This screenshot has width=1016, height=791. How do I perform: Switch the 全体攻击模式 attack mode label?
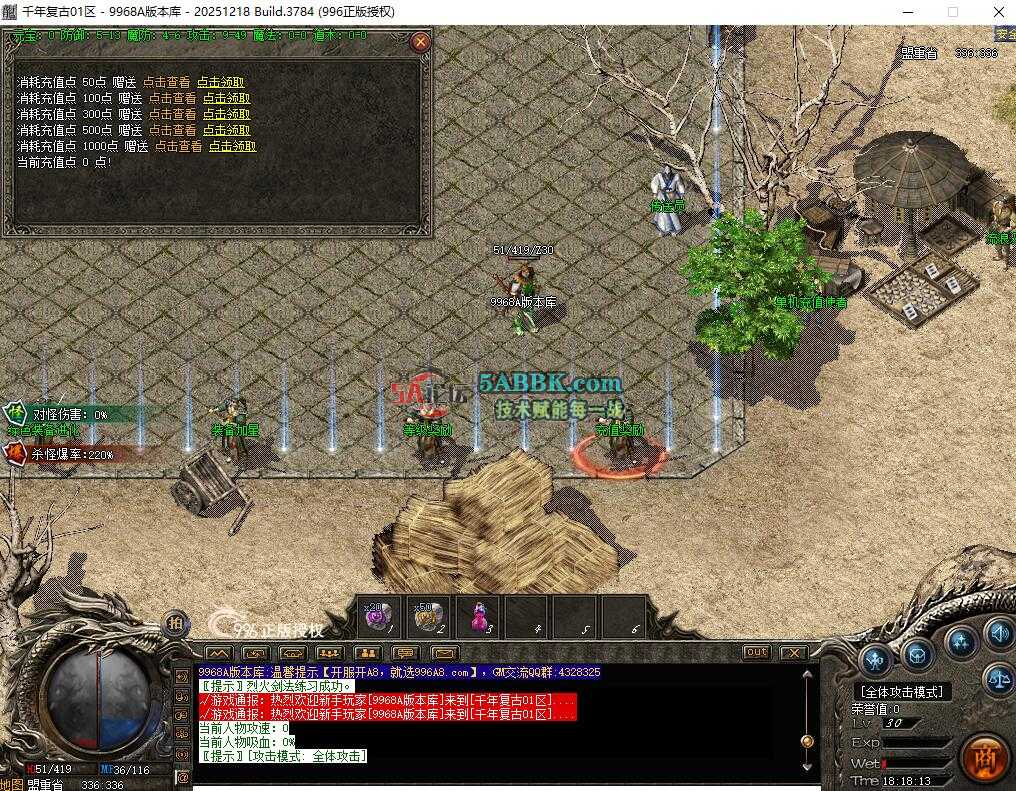click(902, 691)
